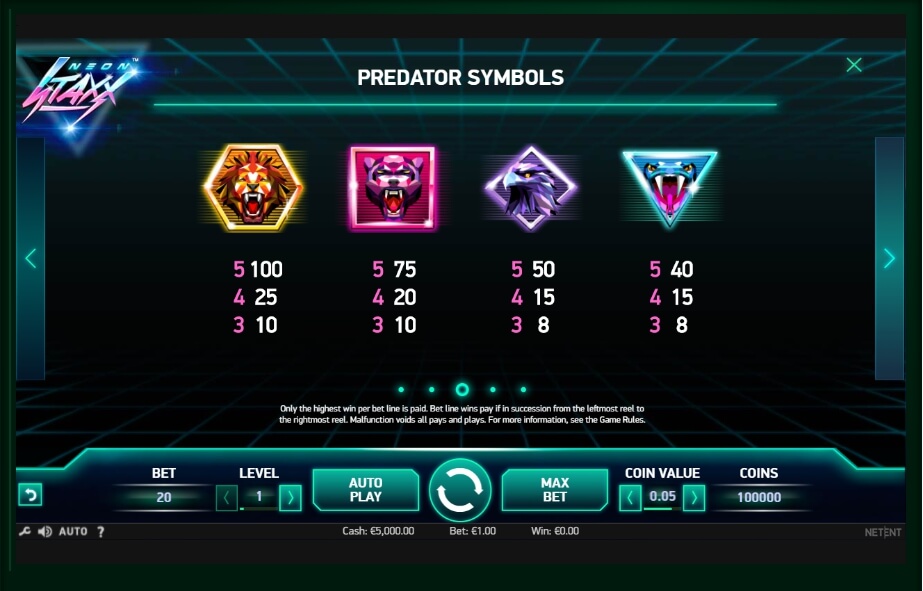
Task: Close the Predator Symbols paytable
Action: (853, 66)
